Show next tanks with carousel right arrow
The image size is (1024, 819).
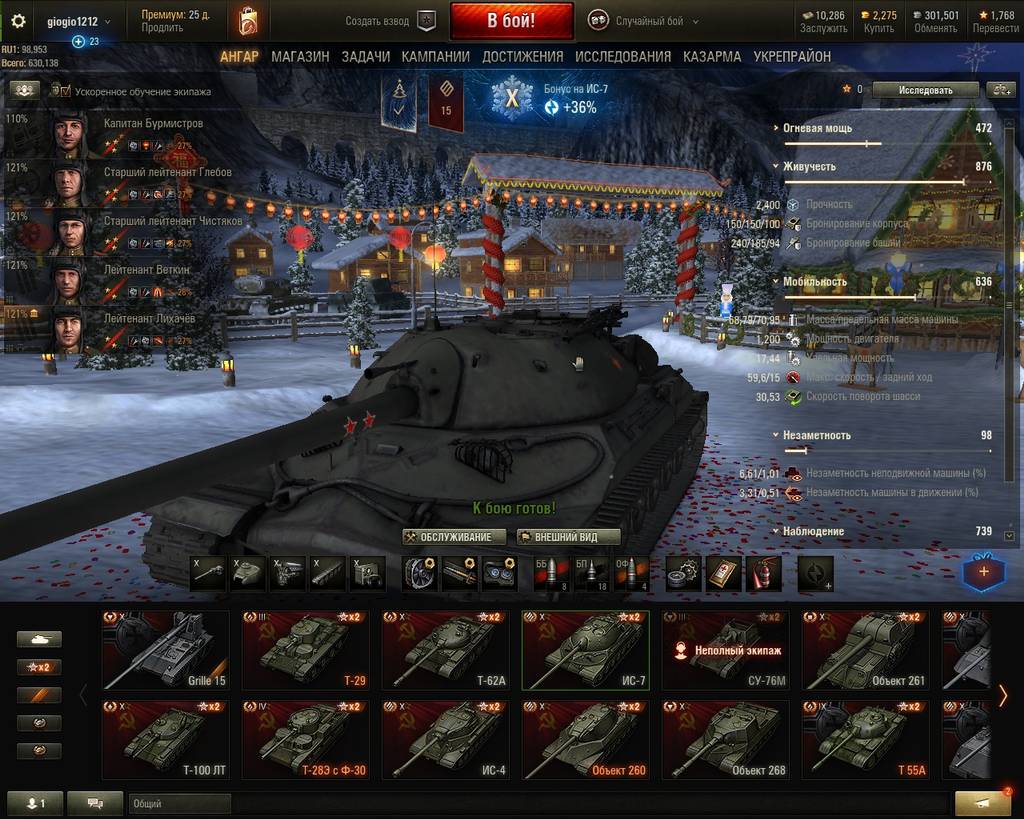click(1003, 695)
